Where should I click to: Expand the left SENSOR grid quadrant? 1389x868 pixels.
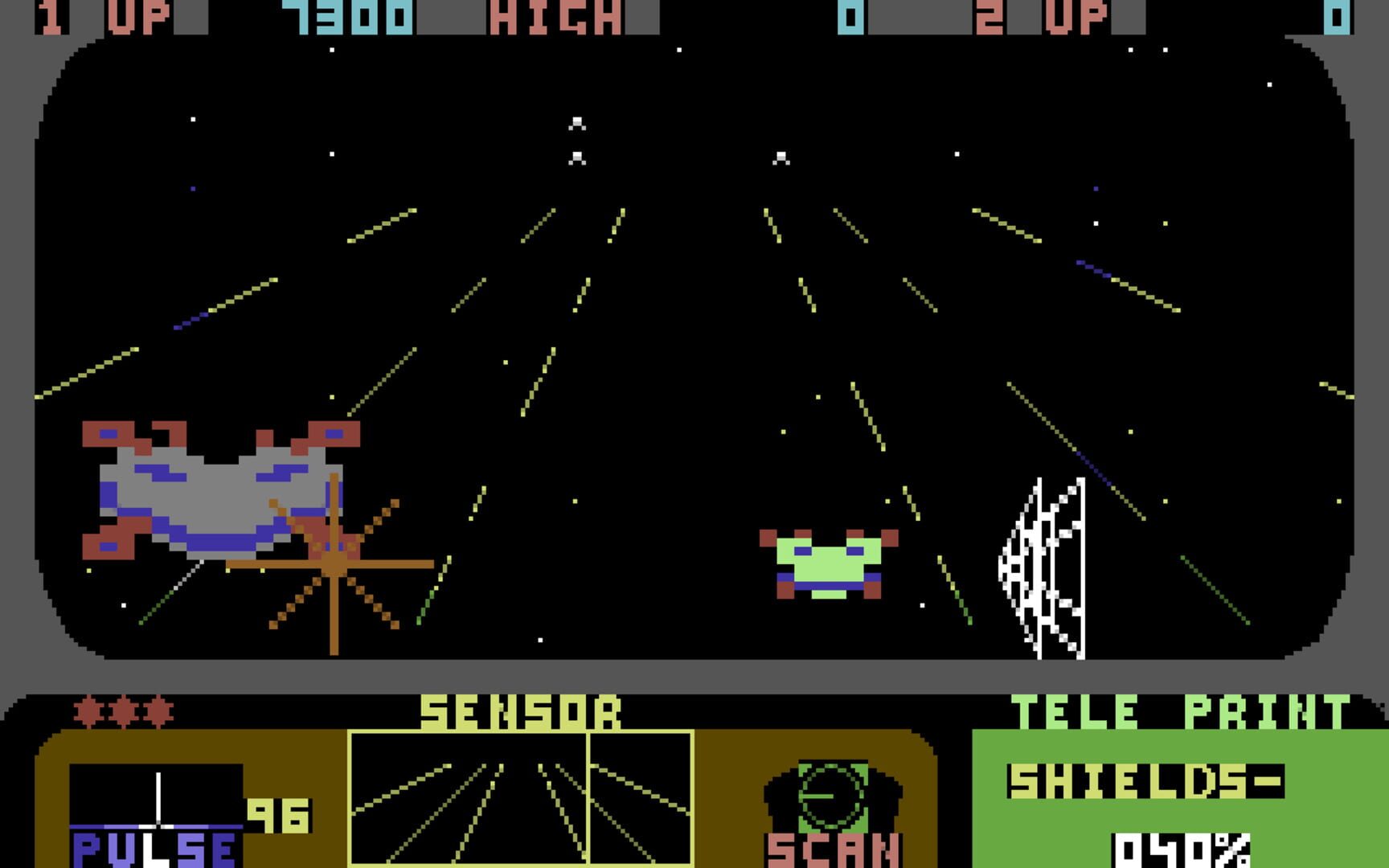pos(470,804)
